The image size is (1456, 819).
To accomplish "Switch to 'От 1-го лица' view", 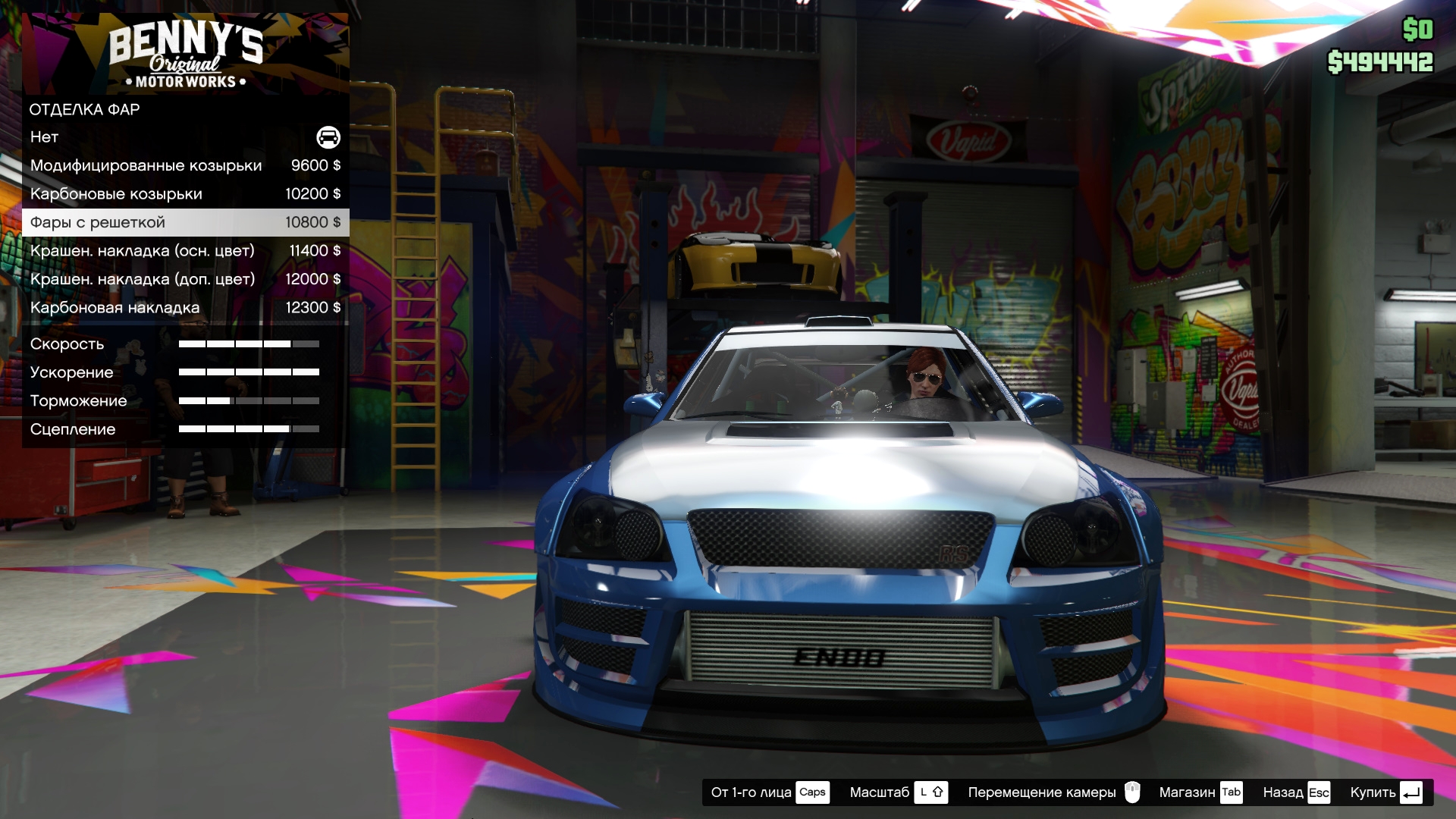I will [769, 792].
